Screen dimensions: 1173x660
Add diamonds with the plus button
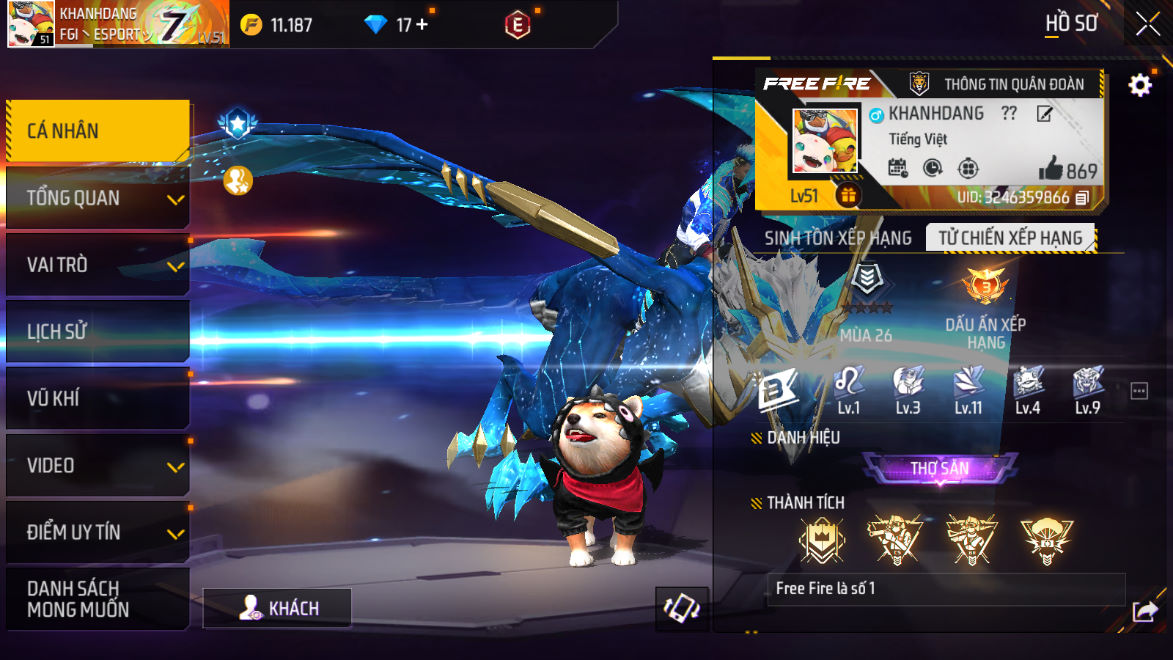point(422,25)
